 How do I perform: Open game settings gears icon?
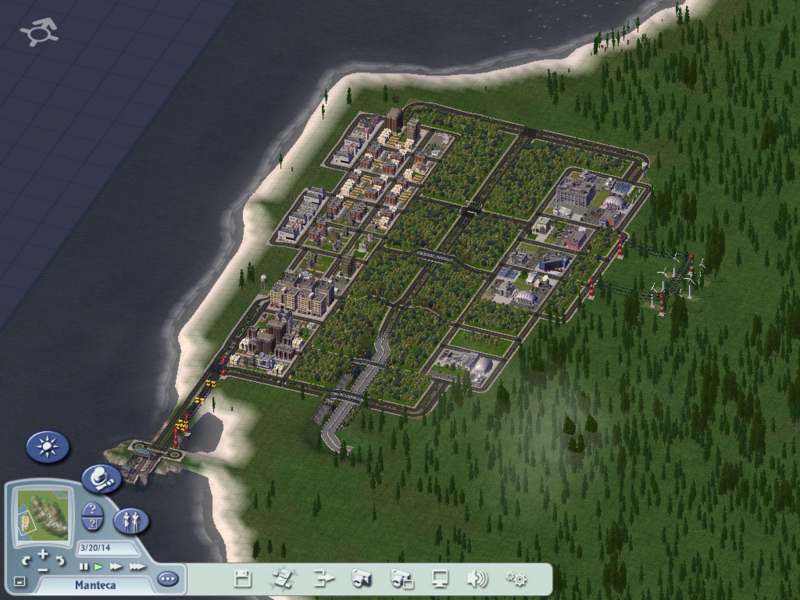point(517,578)
